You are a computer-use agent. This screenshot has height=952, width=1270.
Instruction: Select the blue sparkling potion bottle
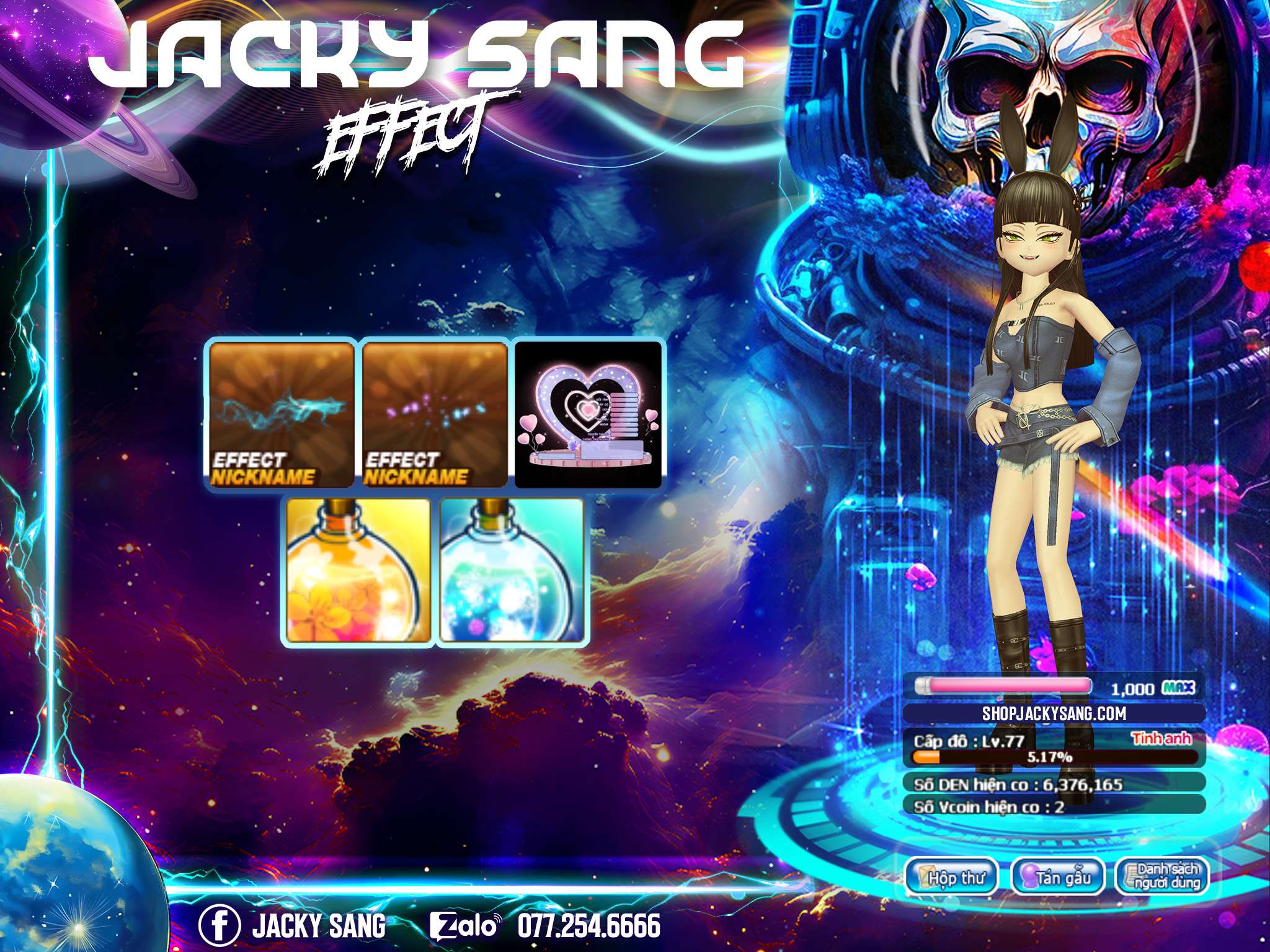pos(512,571)
